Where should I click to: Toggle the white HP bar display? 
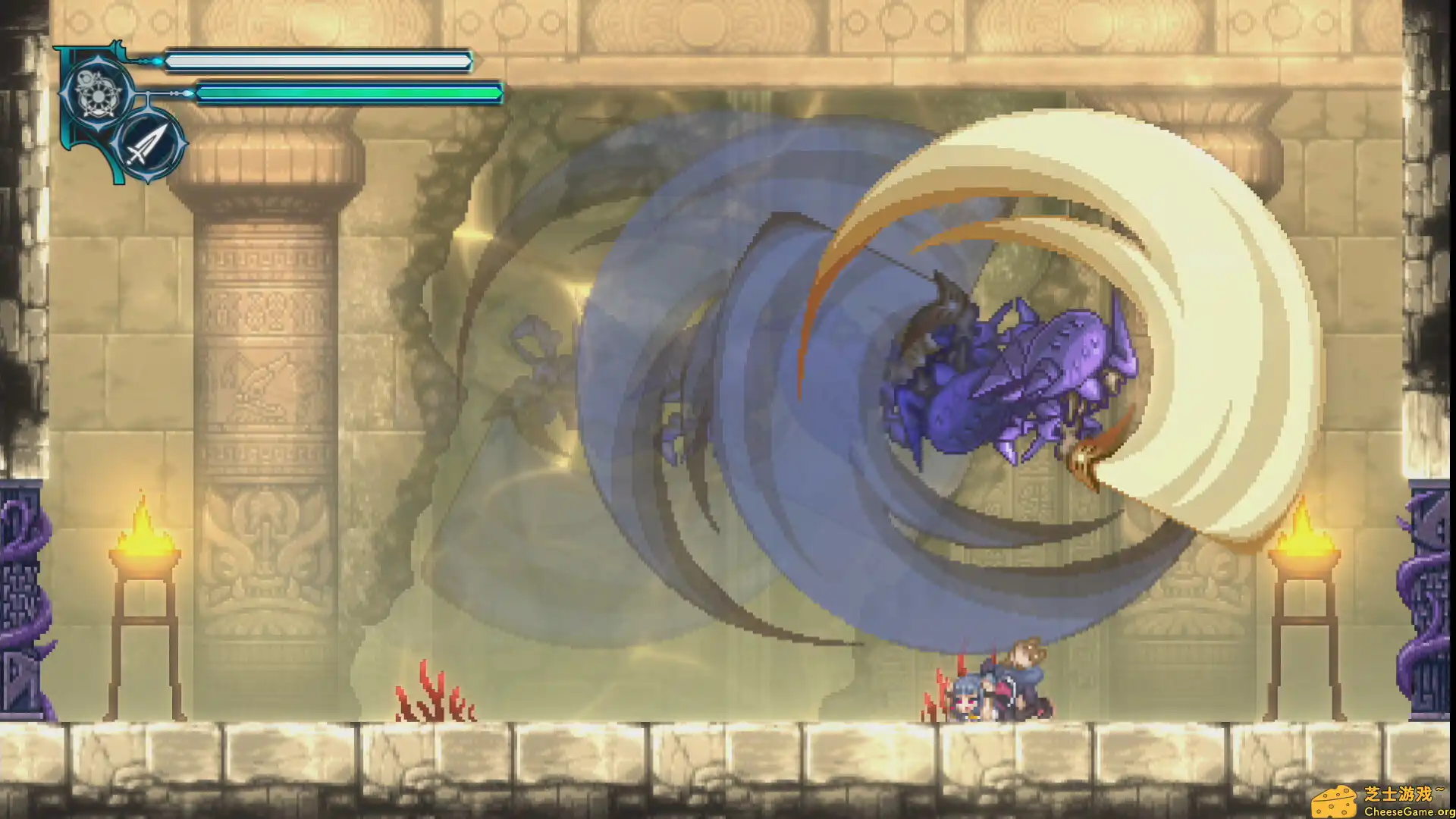pyautogui.click(x=318, y=62)
